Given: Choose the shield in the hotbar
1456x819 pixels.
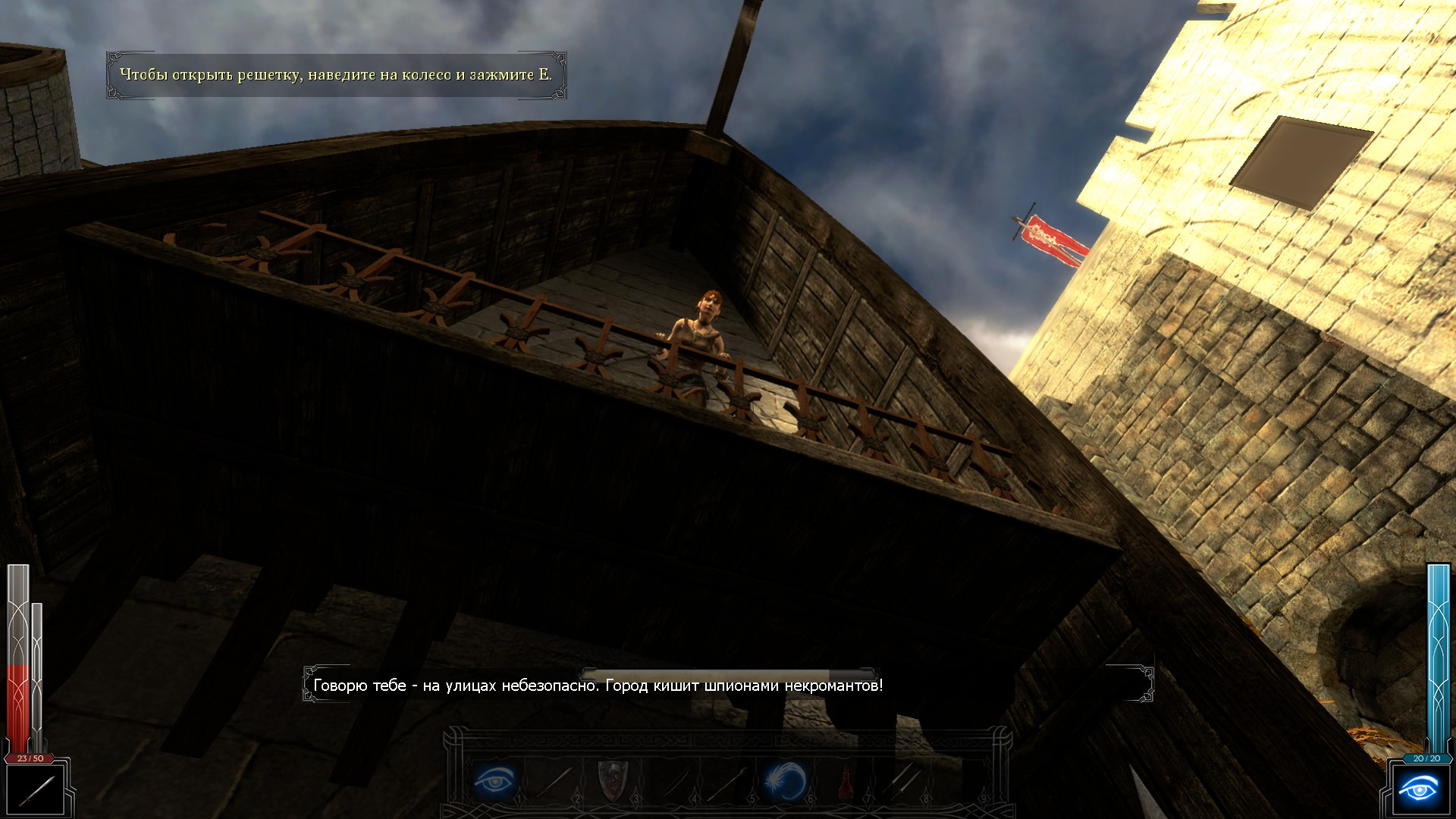Looking at the screenshot, I should pos(613,781).
